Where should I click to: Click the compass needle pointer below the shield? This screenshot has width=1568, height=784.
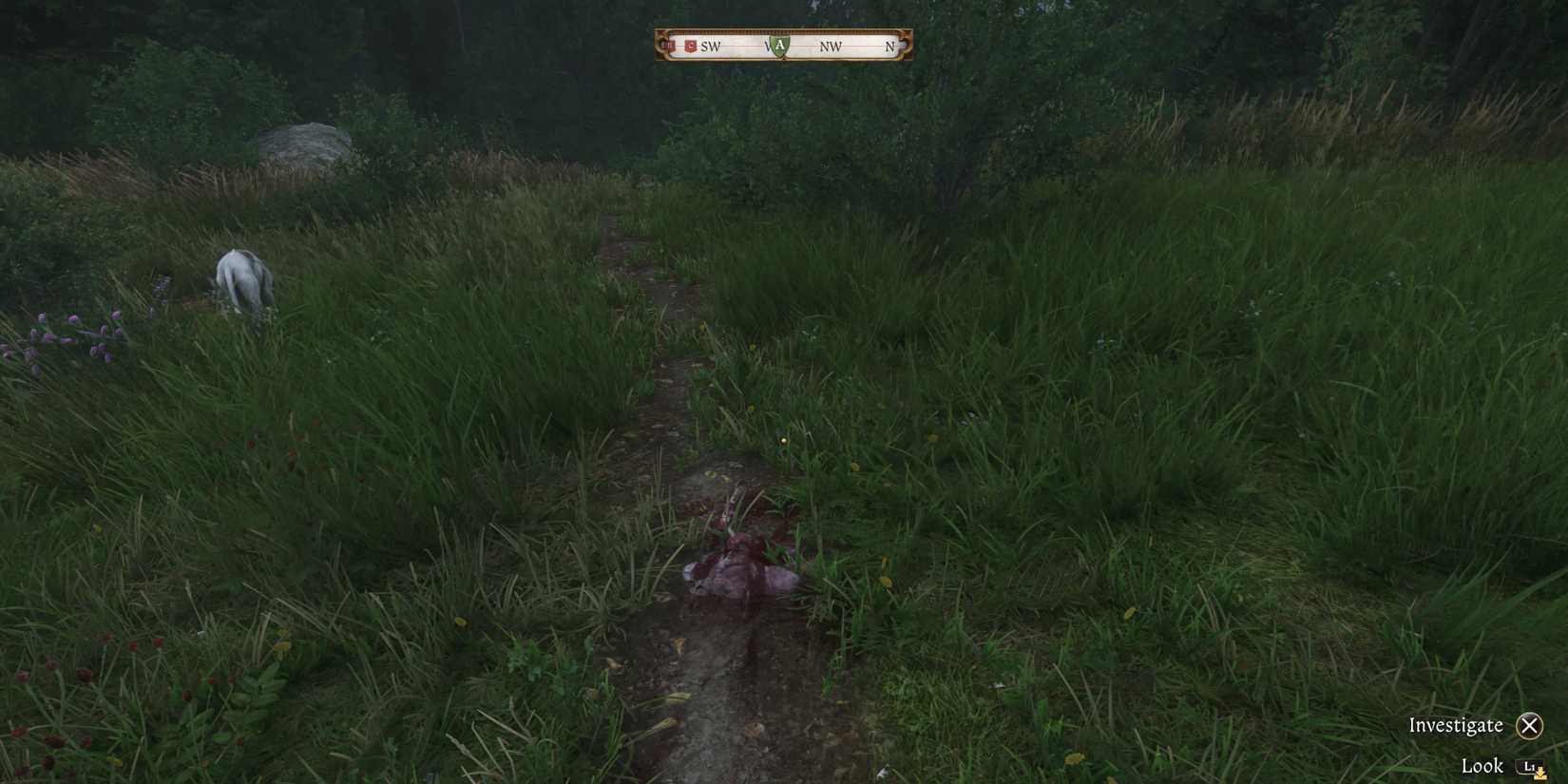(781, 58)
